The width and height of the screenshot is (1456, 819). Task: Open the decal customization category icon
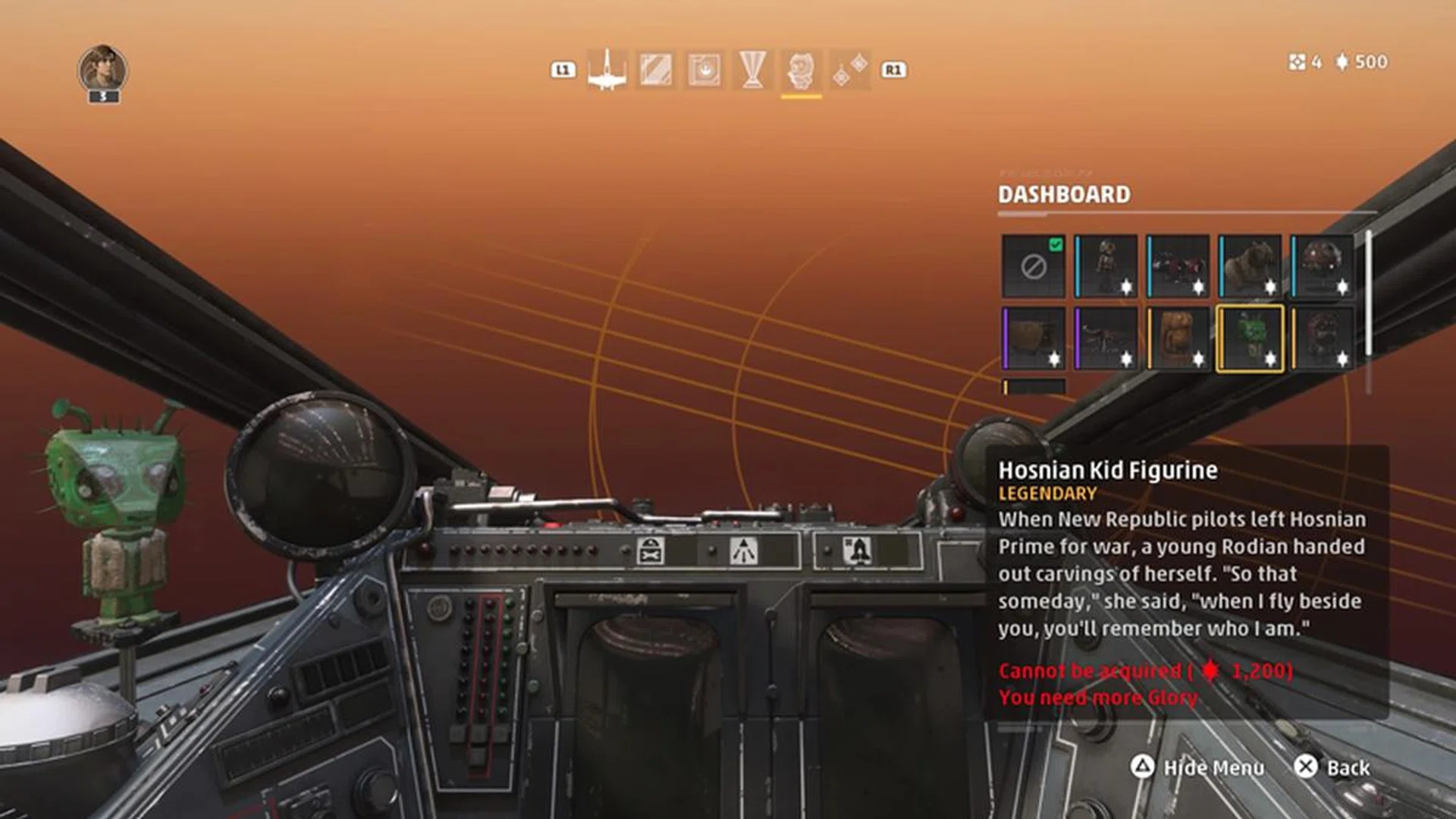(x=705, y=72)
